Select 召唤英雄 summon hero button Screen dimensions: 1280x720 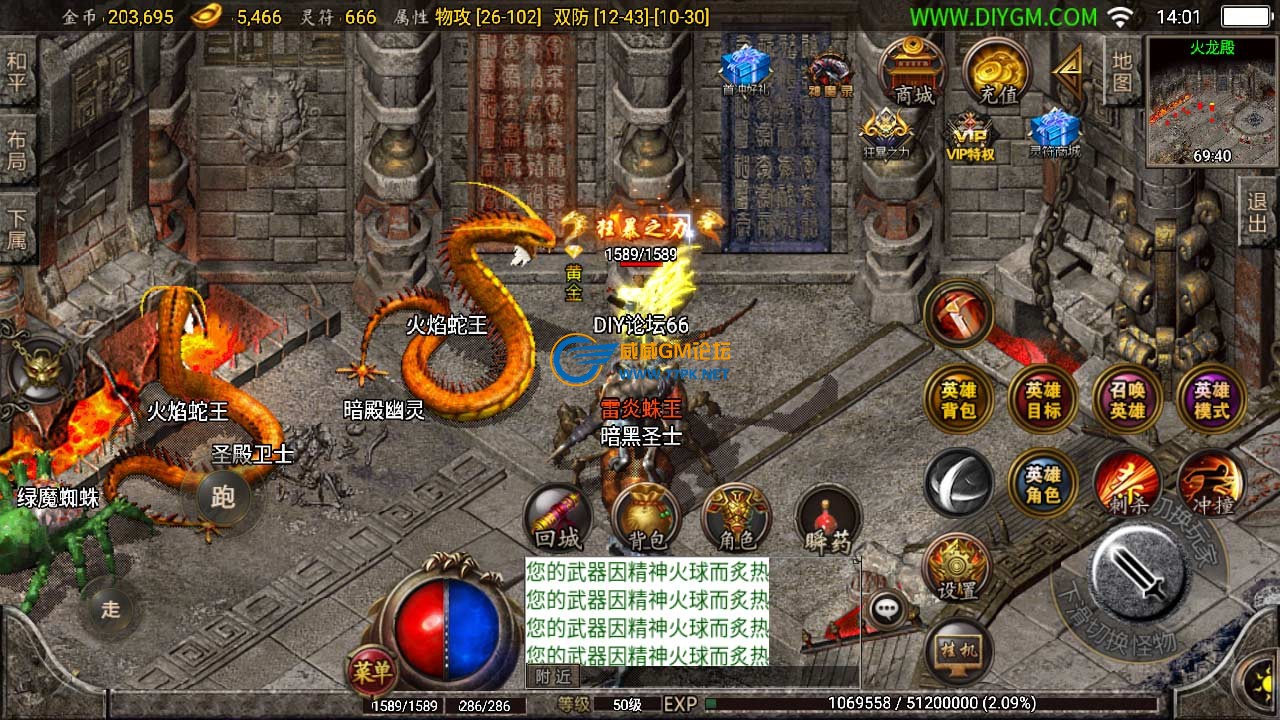(x=1127, y=399)
